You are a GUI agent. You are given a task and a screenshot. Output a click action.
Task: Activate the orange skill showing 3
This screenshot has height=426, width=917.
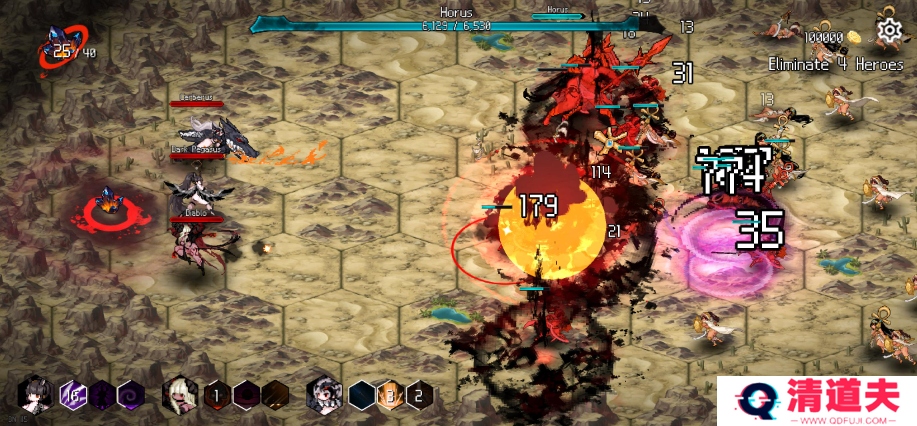point(391,395)
